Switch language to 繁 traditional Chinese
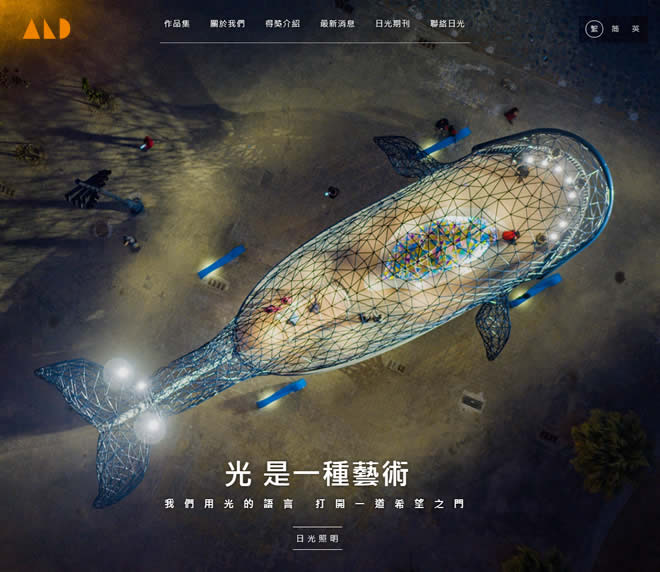Viewport: 660px width, 572px height. tap(594, 29)
